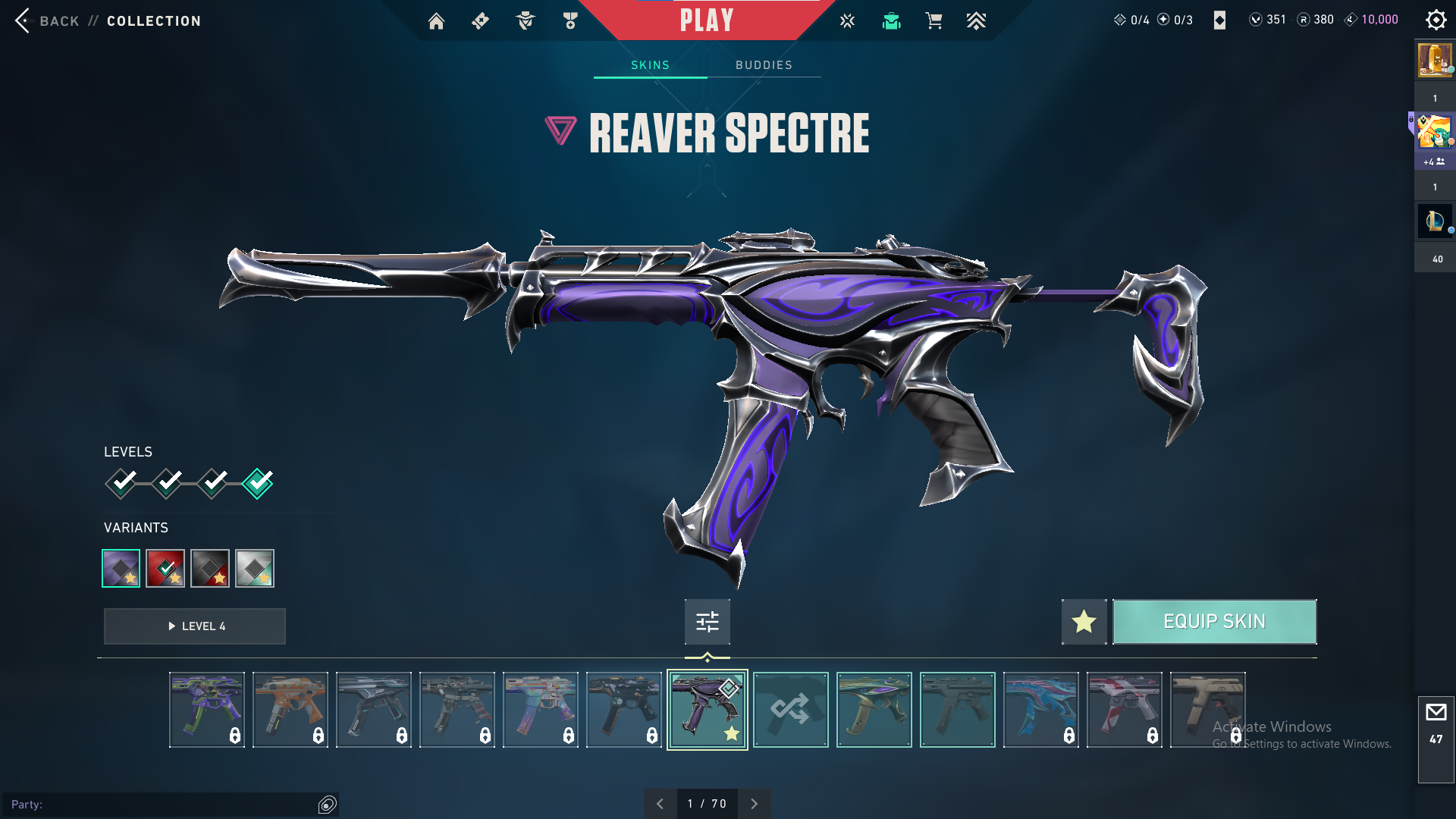This screenshot has width=1456, height=819.
Task: Select the random shuffle skin tile
Action: [x=790, y=710]
